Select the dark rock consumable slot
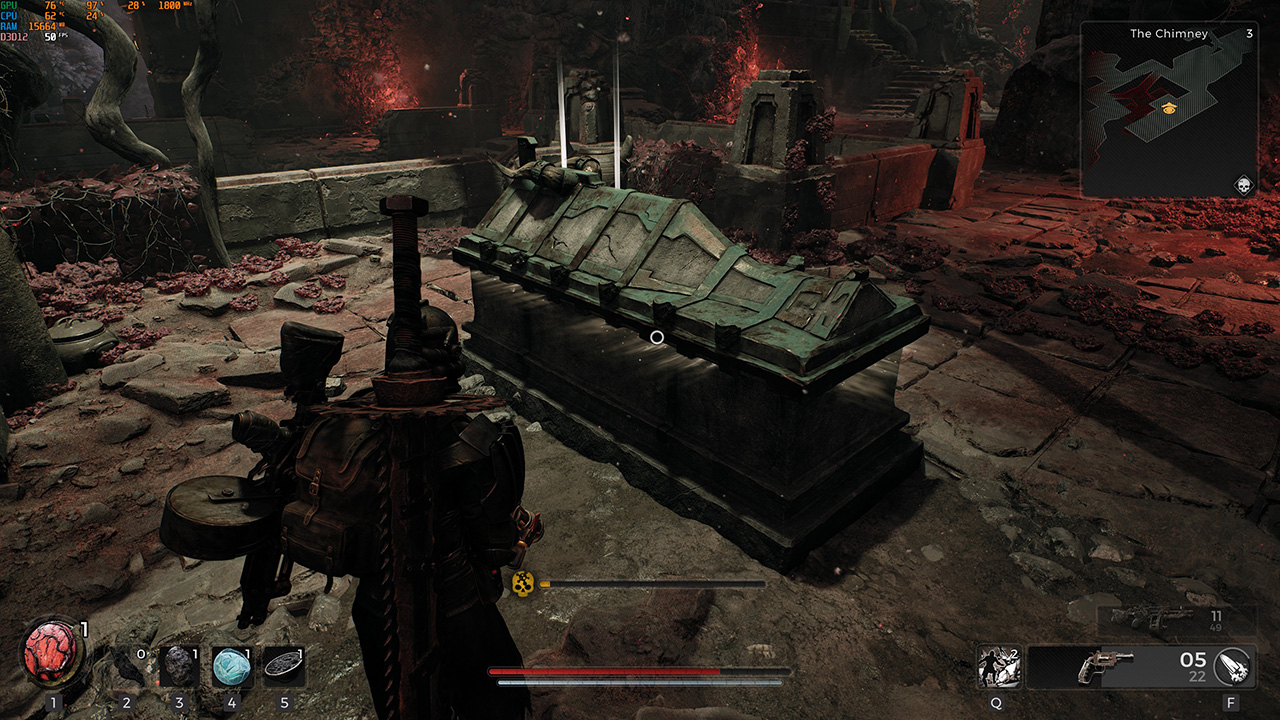The width and height of the screenshot is (1280, 720). [x=180, y=666]
